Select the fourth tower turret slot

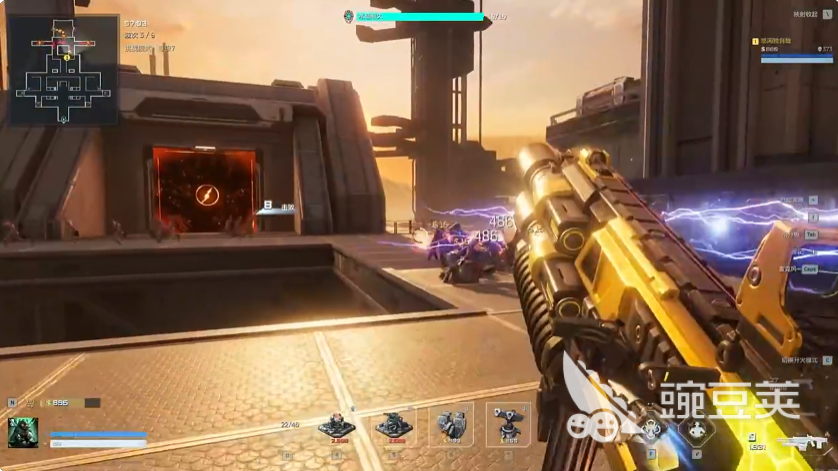point(507,425)
